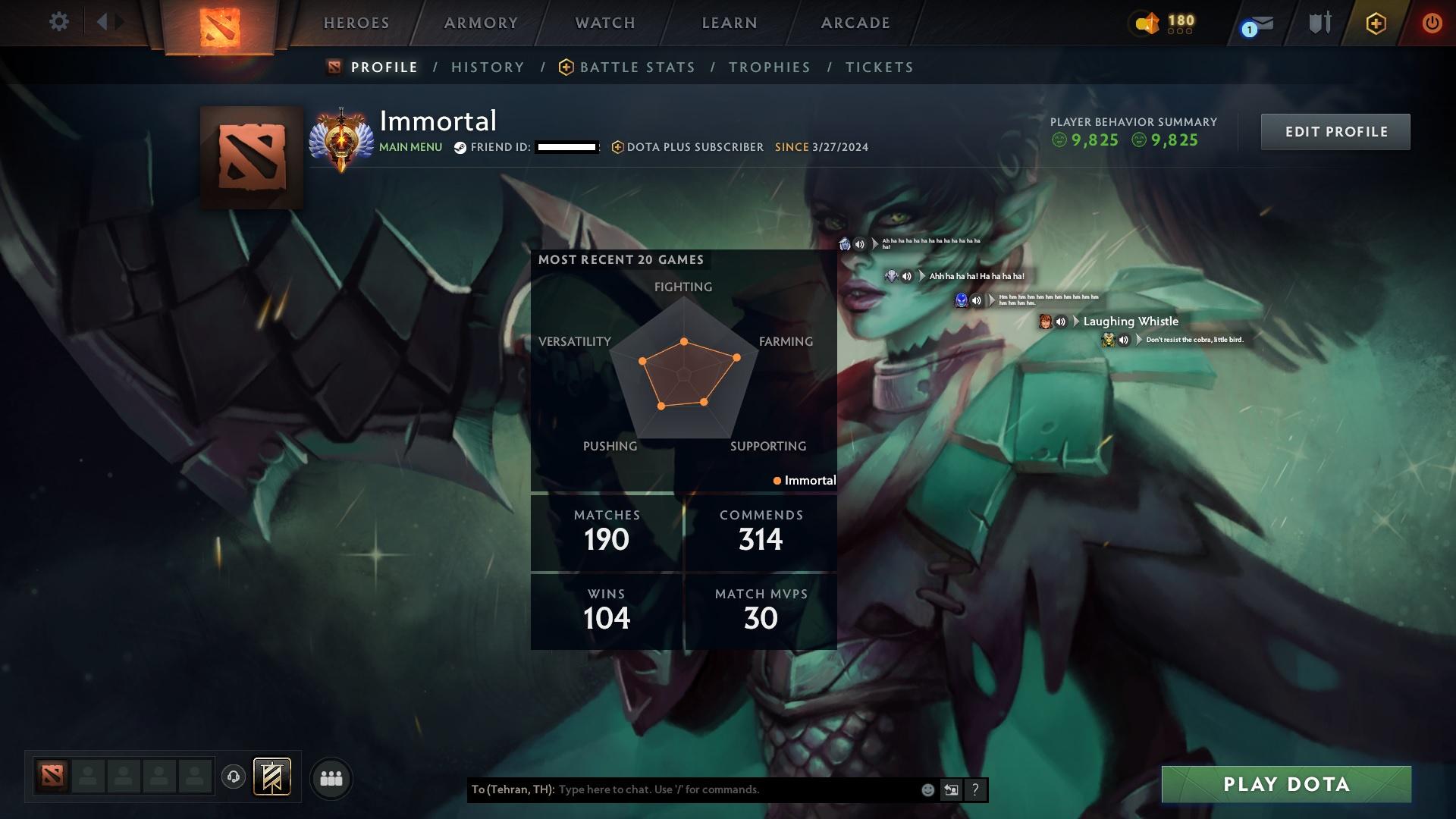Click the shard progress dots under 180
The height and width of the screenshot is (819, 1456).
coord(1180,32)
